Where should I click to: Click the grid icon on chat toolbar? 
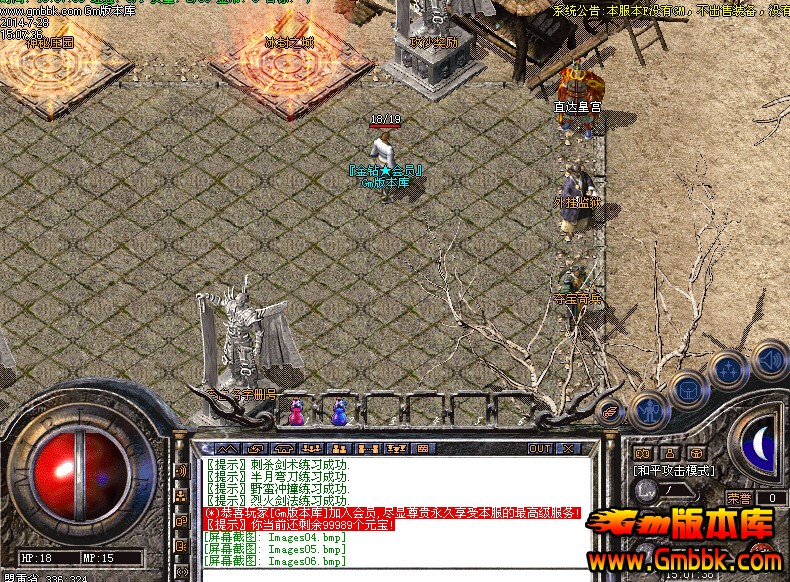421,448
